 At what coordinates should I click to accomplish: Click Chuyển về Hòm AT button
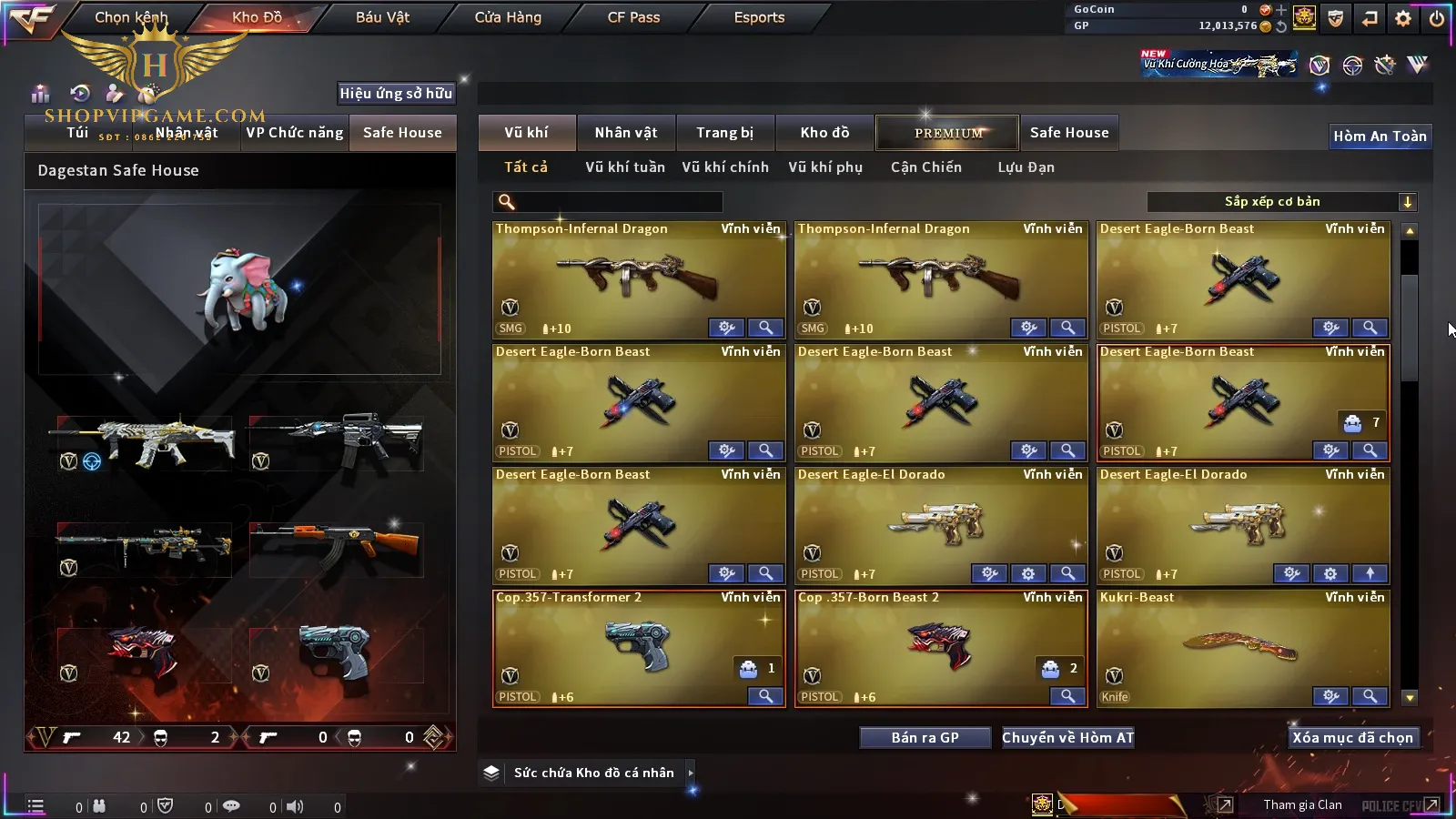coord(1067,738)
